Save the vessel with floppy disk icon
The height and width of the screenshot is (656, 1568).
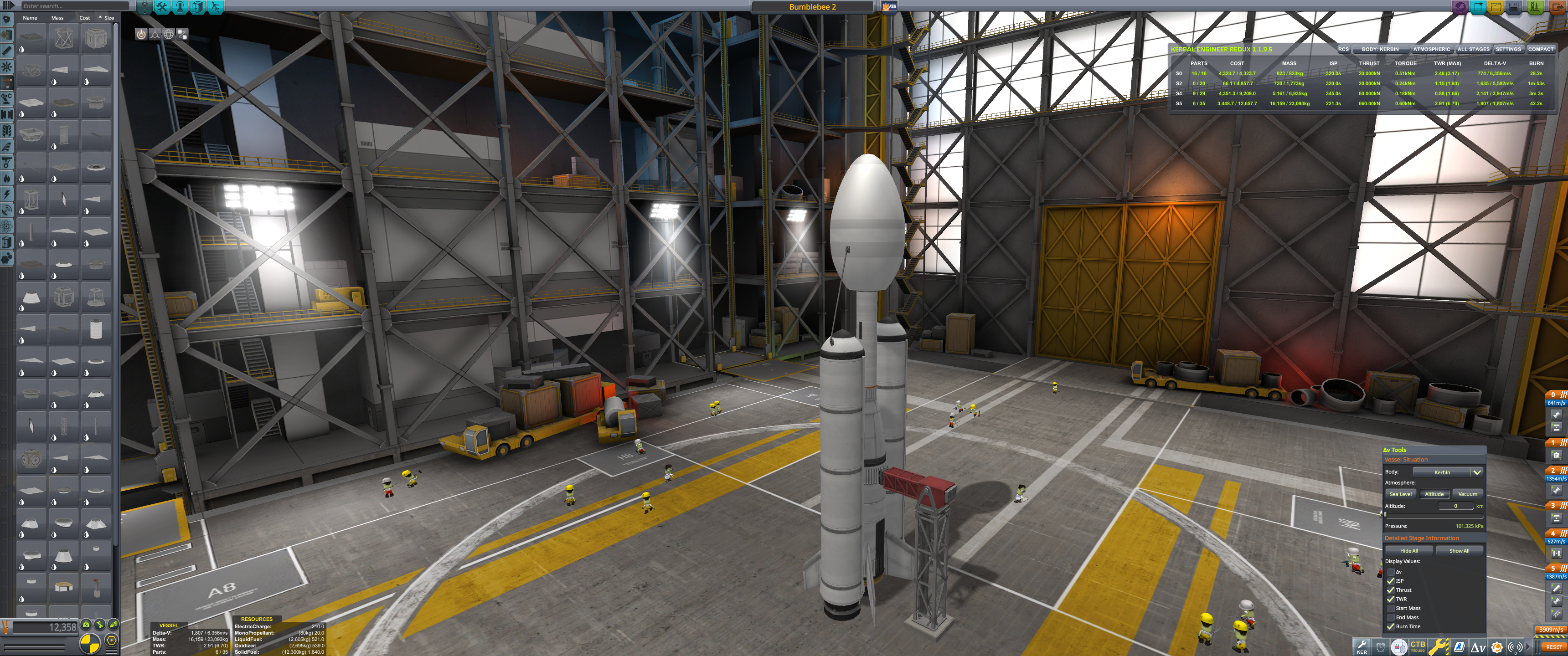coord(1514,7)
